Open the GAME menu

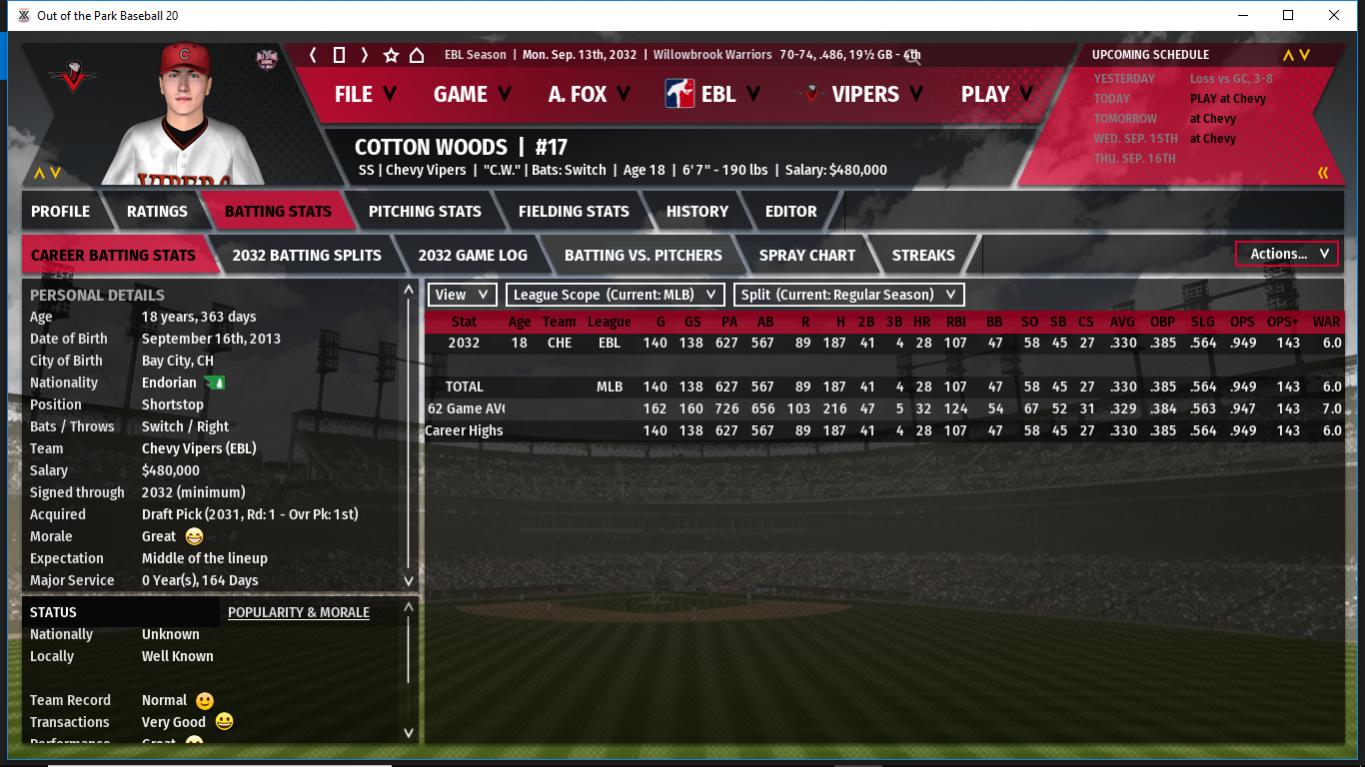coord(472,94)
